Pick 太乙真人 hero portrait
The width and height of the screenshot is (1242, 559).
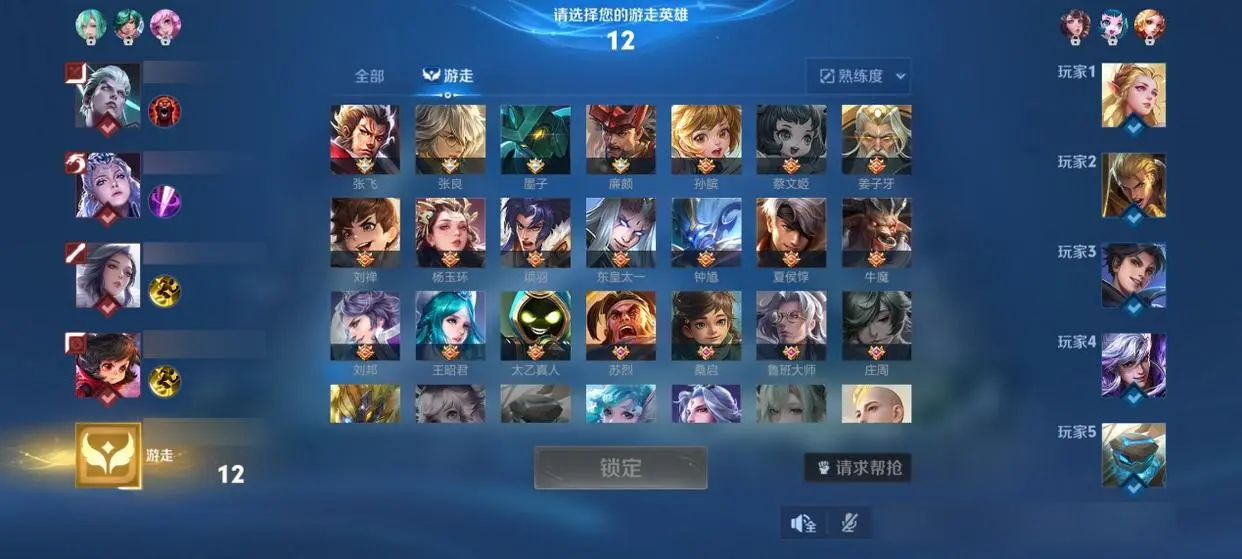535,325
